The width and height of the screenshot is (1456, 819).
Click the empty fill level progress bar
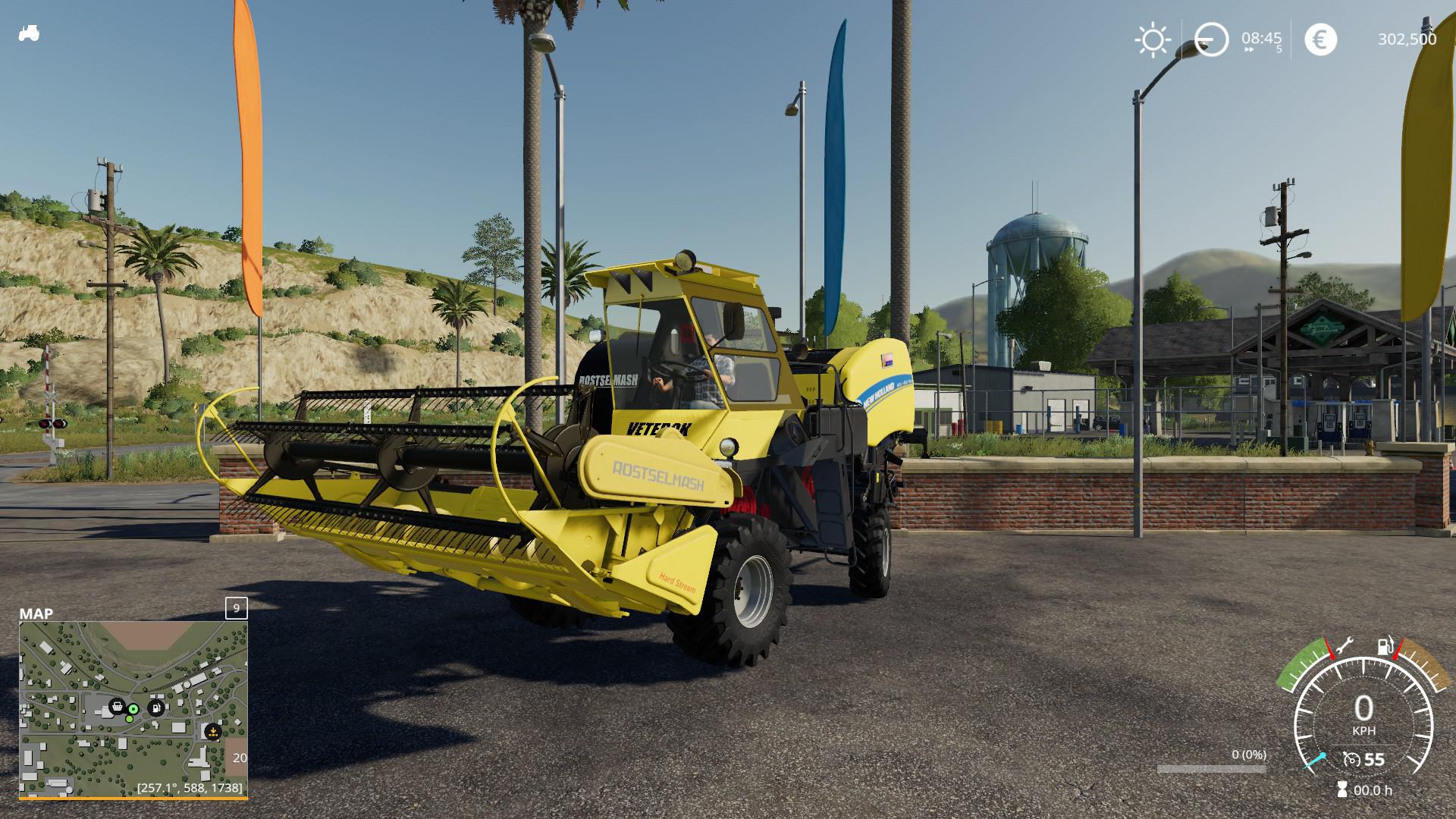[1212, 770]
